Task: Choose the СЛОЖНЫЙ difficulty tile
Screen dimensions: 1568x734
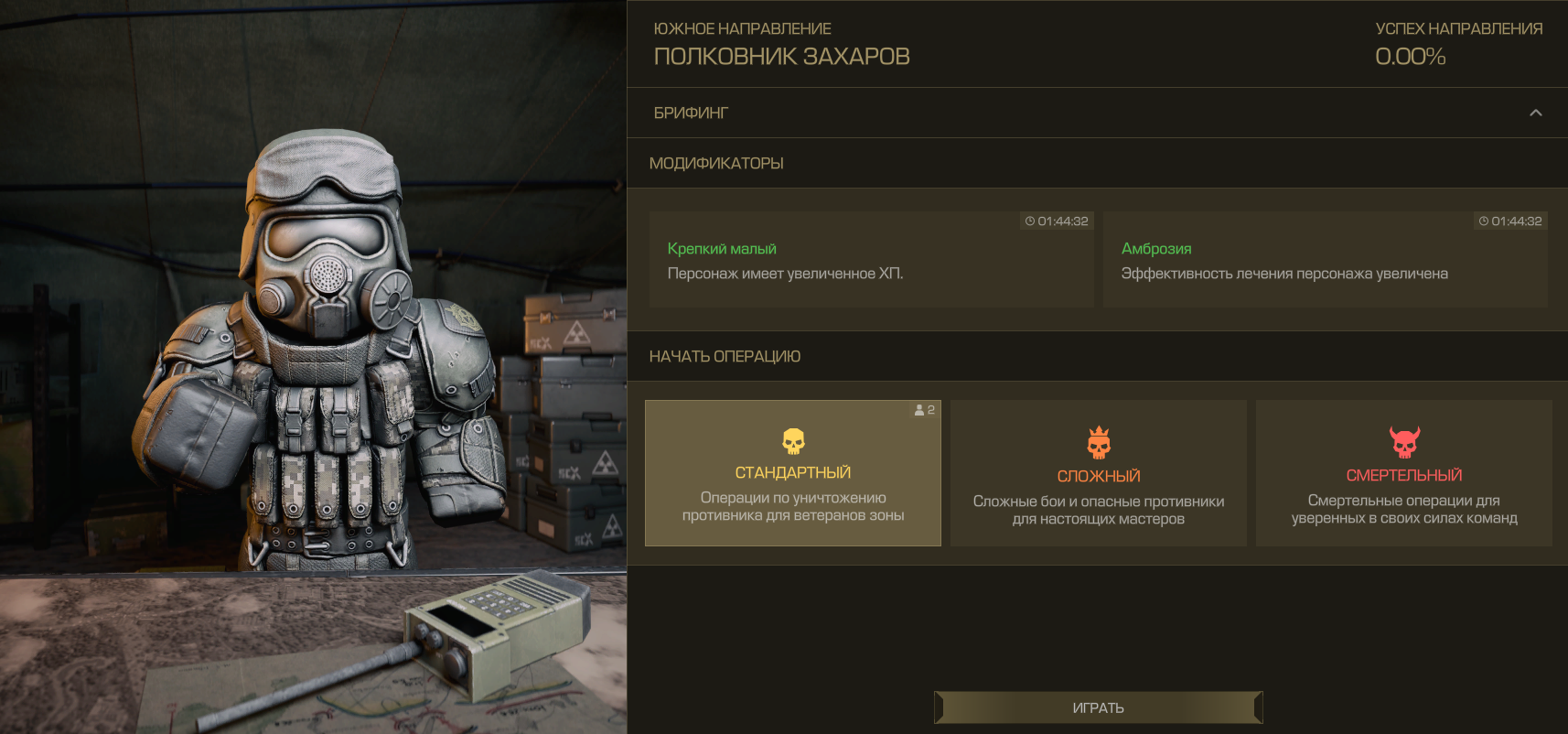Action: click(x=1098, y=473)
